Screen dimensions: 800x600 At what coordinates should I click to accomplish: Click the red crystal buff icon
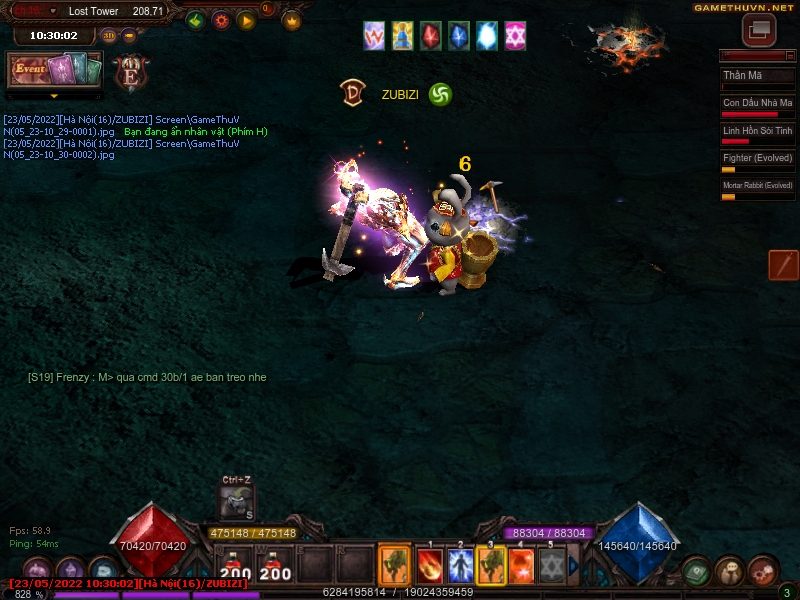(x=431, y=36)
